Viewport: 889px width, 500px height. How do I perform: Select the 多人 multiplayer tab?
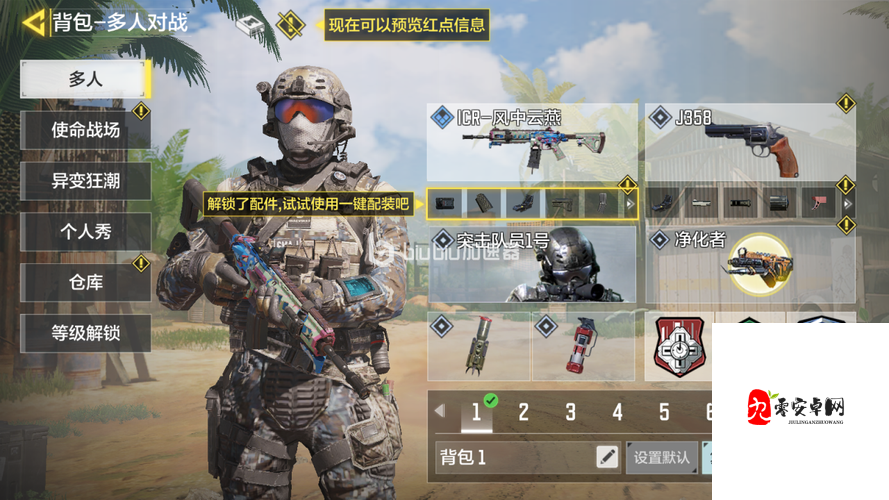tap(85, 79)
